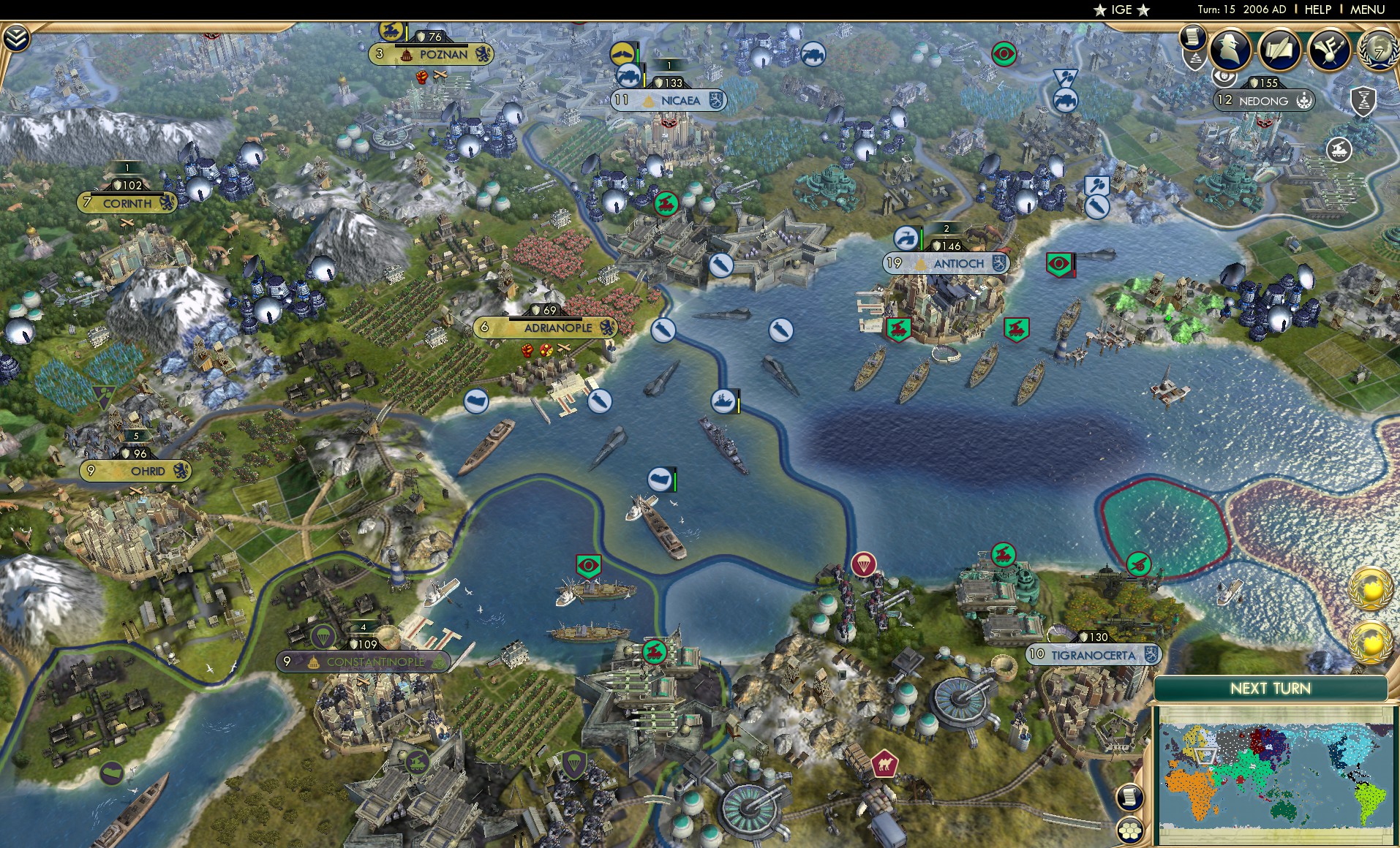Select the Espionage spy icon
Screen dimensions: 1400x848
tap(1228, 50)
